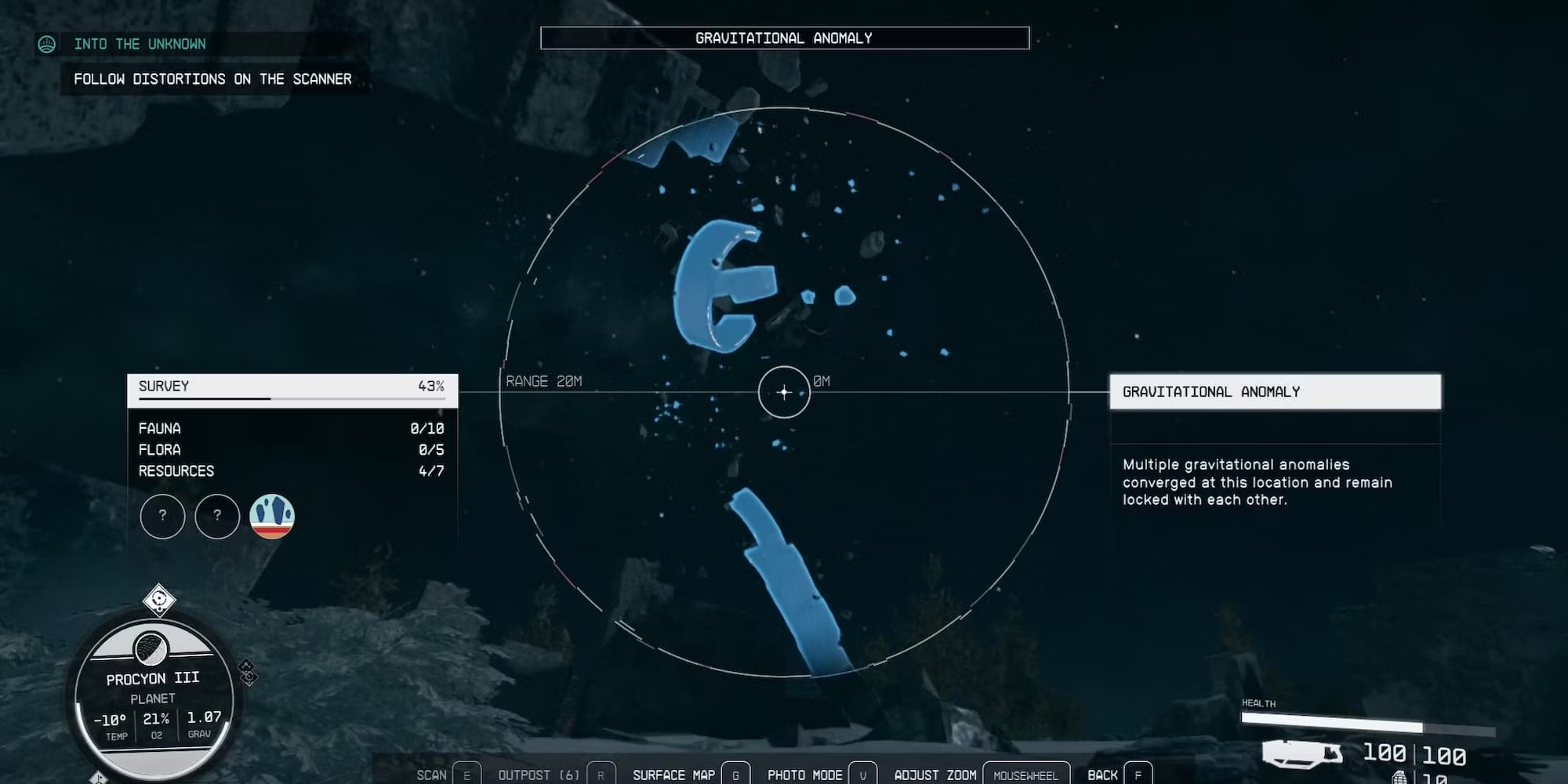The width and height of the screenshot is (1568, 784).
Task: Select the Into the Unknown quest tracker
Action: 140,44
